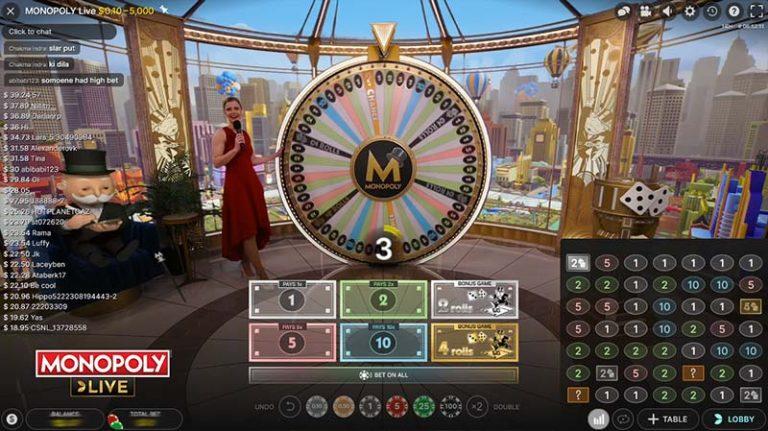The width and height of the screenshot is (768, 431).
Task: Bet on the 4 Rolls bonus game
Action: coord(474,342)
